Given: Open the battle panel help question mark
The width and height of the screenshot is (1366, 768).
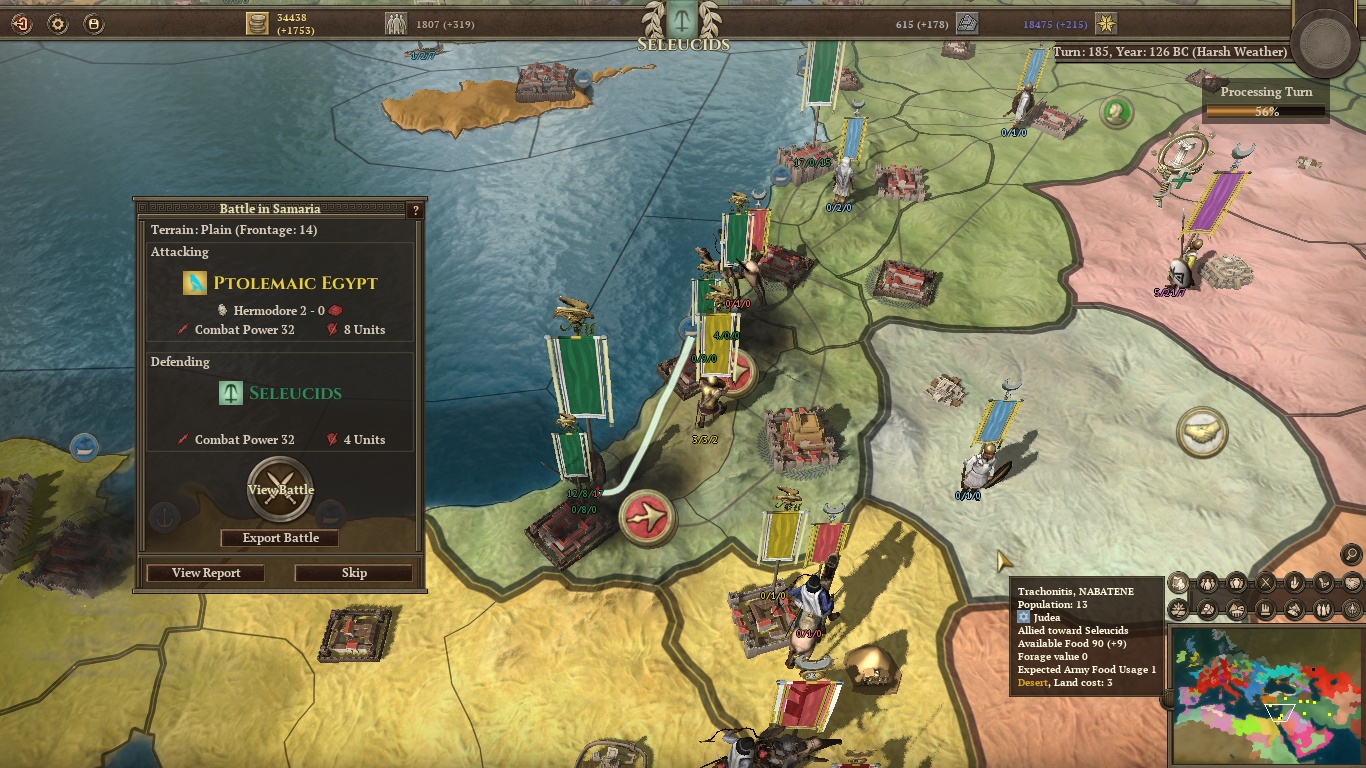Looking at the screenshot, I should (416, 210).
